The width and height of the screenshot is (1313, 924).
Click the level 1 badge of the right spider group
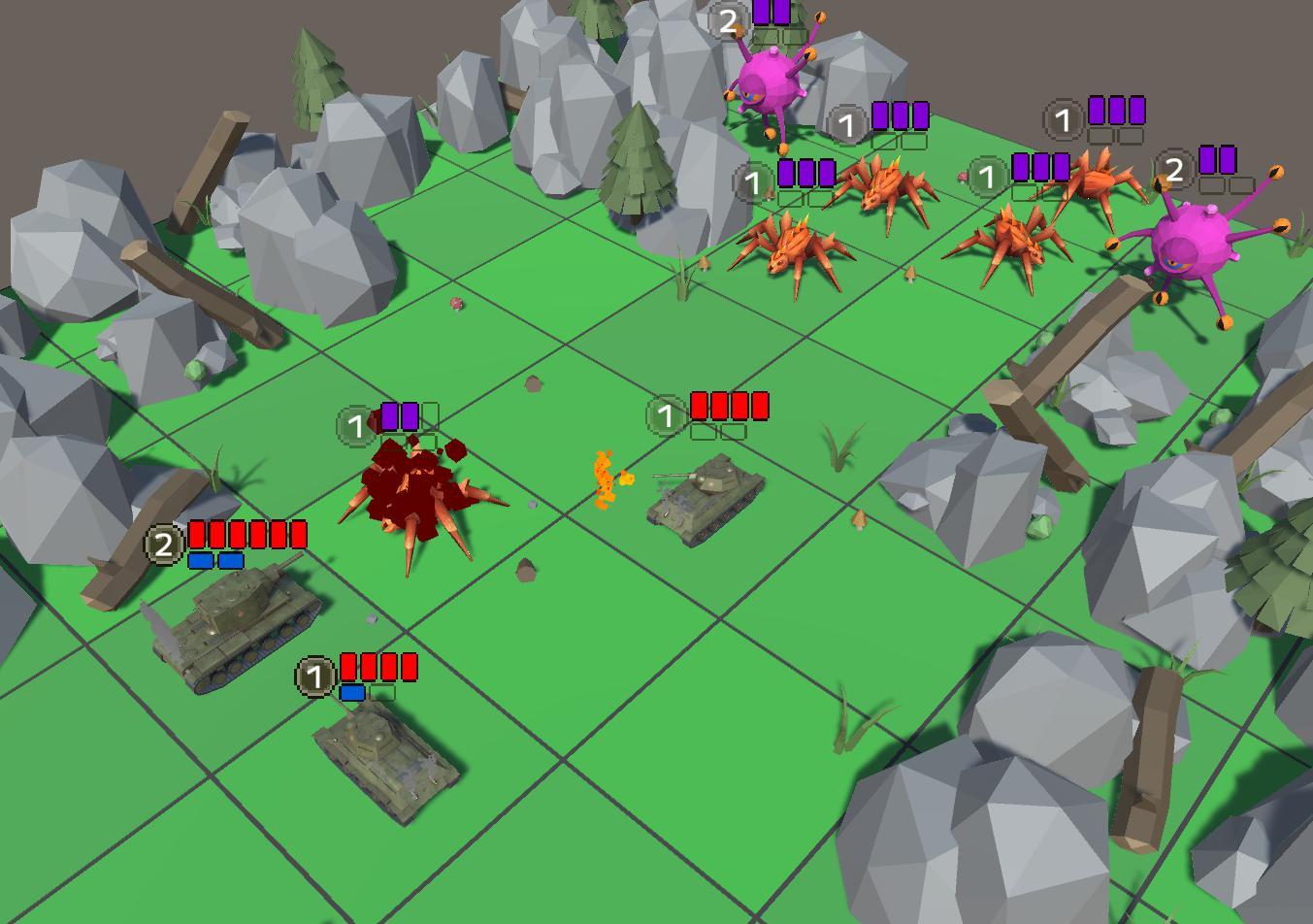(x=986, y=178)
